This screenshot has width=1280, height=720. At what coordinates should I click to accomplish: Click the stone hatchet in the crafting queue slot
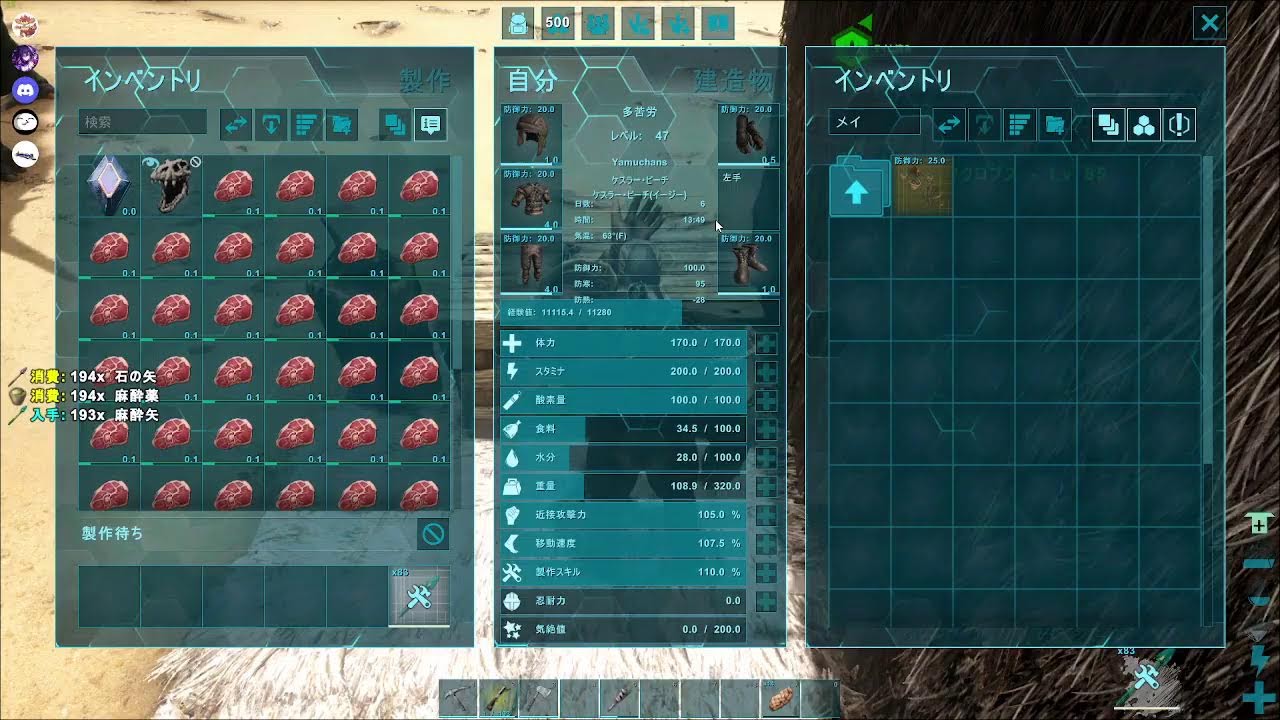tap(419, 593)
